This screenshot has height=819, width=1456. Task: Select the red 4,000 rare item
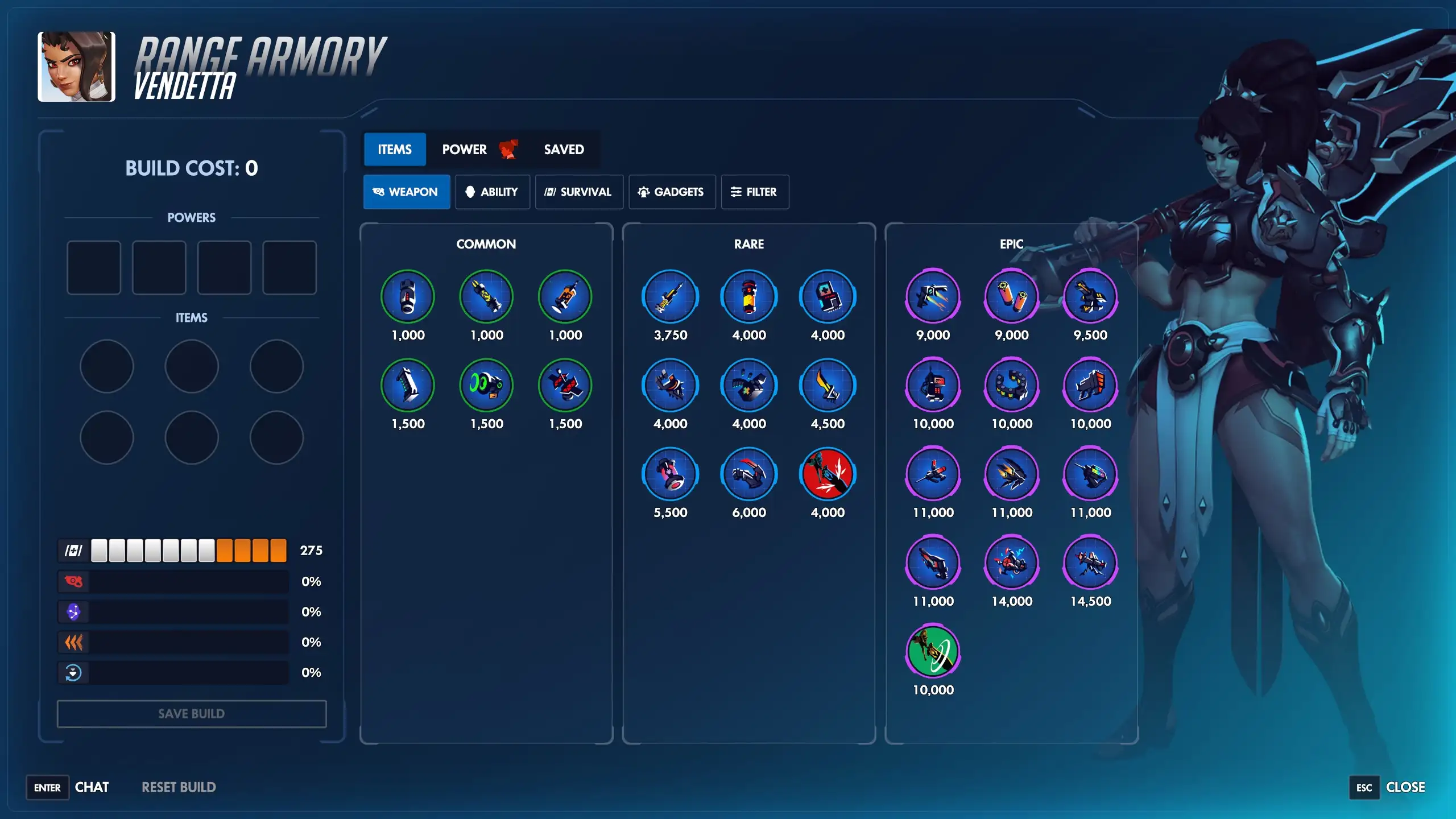[828, 473]
